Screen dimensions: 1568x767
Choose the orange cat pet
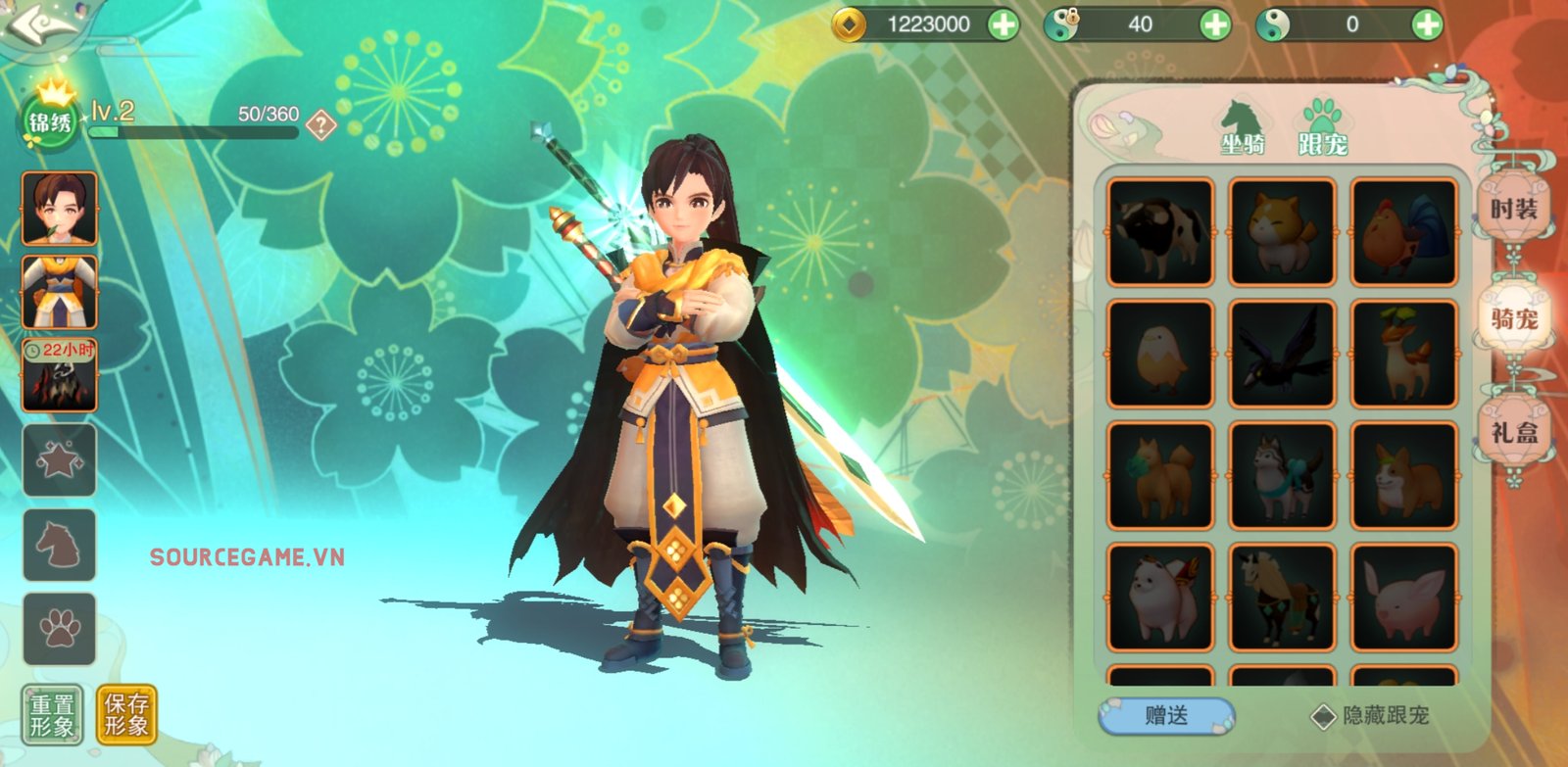pyautogui.click(x=1282, y=232)
